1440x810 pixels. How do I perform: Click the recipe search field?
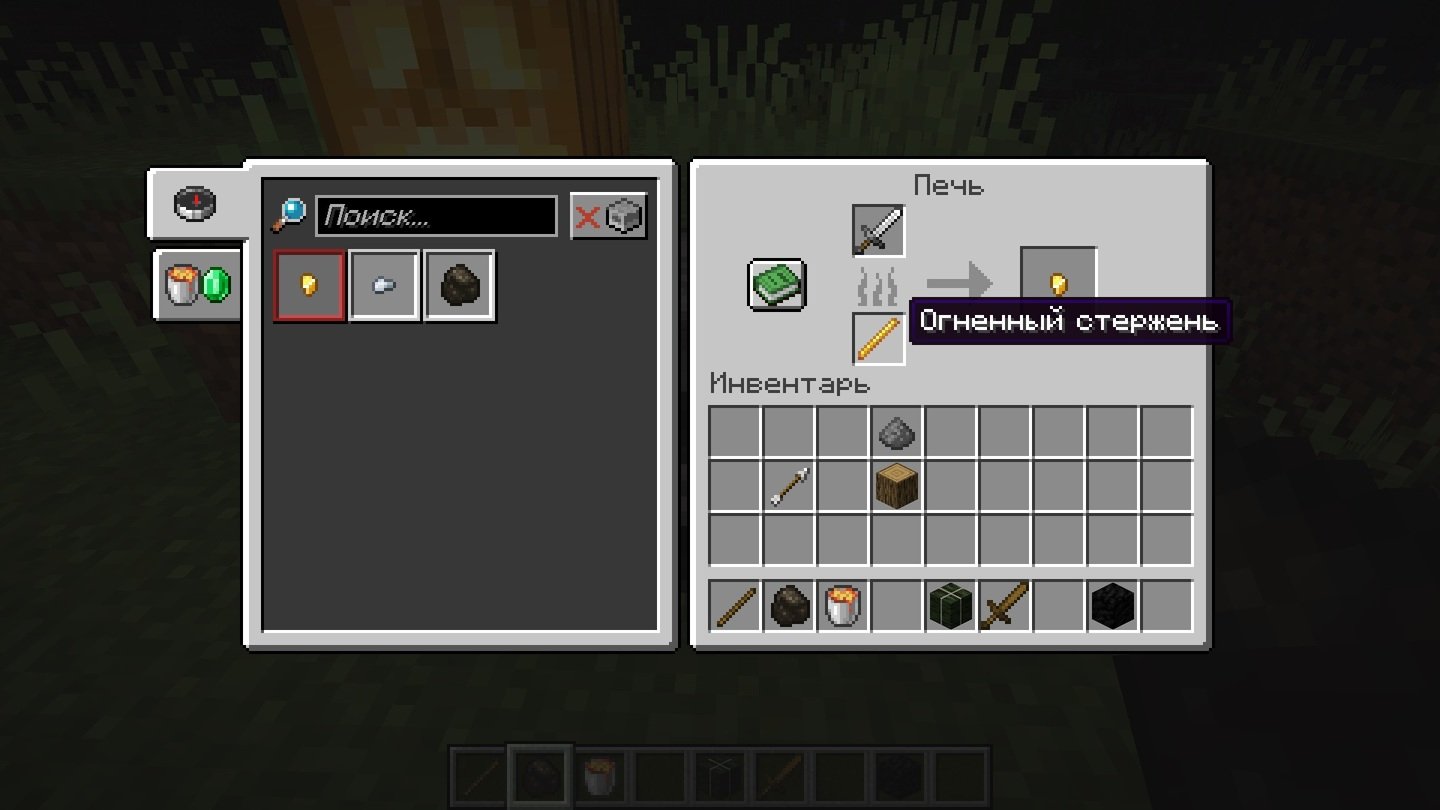pyautogui.click(x=436, y=216)
